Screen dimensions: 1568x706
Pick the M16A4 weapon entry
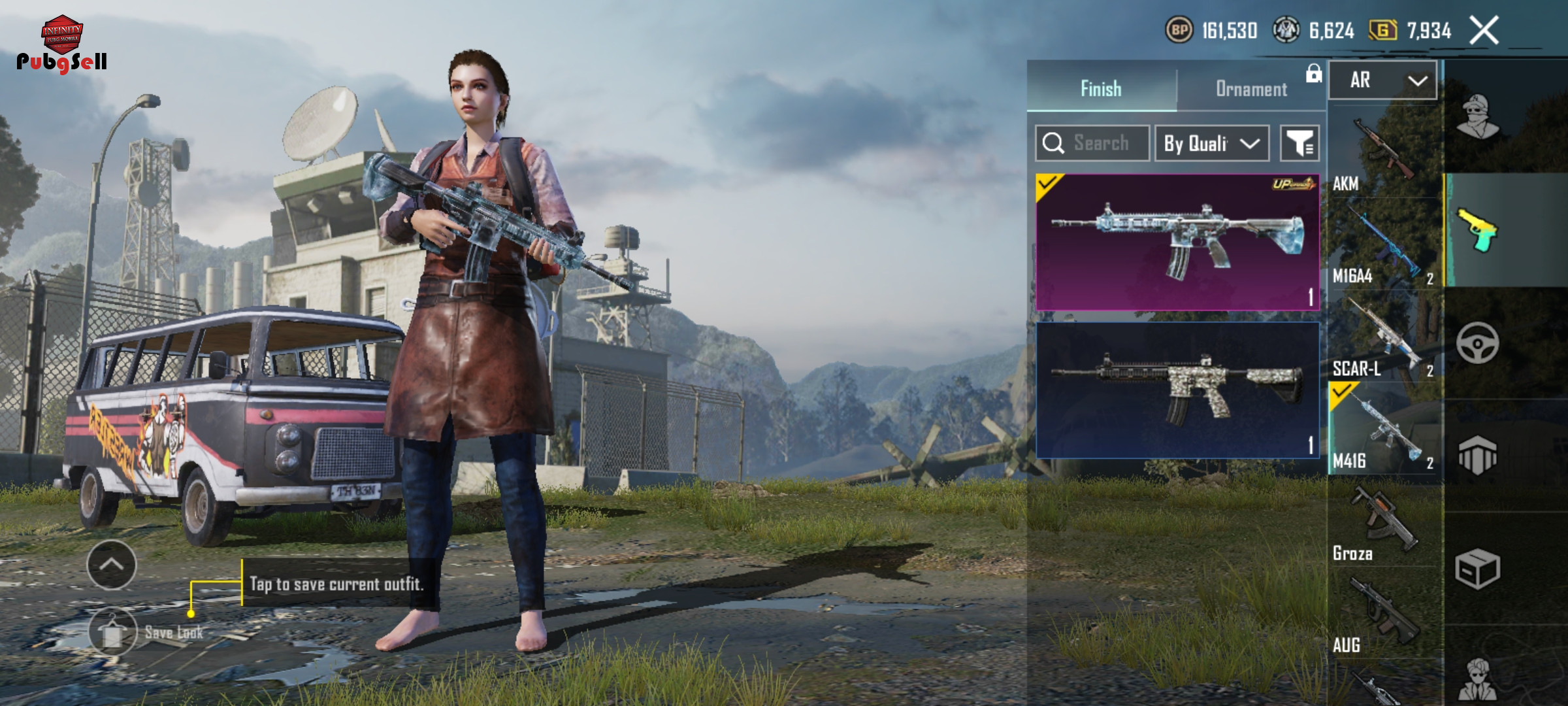click(x=1384, y=246)
